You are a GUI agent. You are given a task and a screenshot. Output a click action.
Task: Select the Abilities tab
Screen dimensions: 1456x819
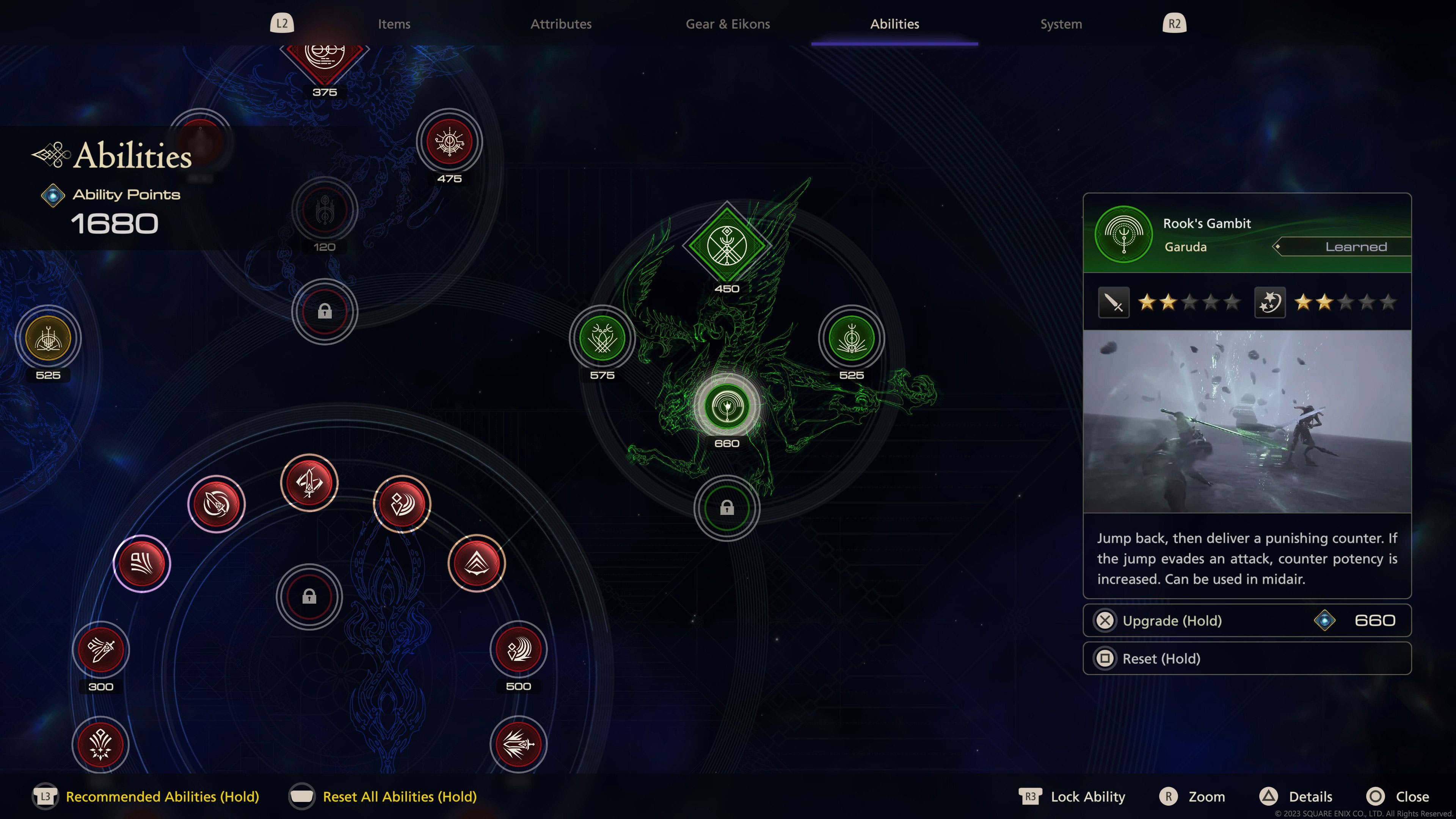tap(894, 24)
